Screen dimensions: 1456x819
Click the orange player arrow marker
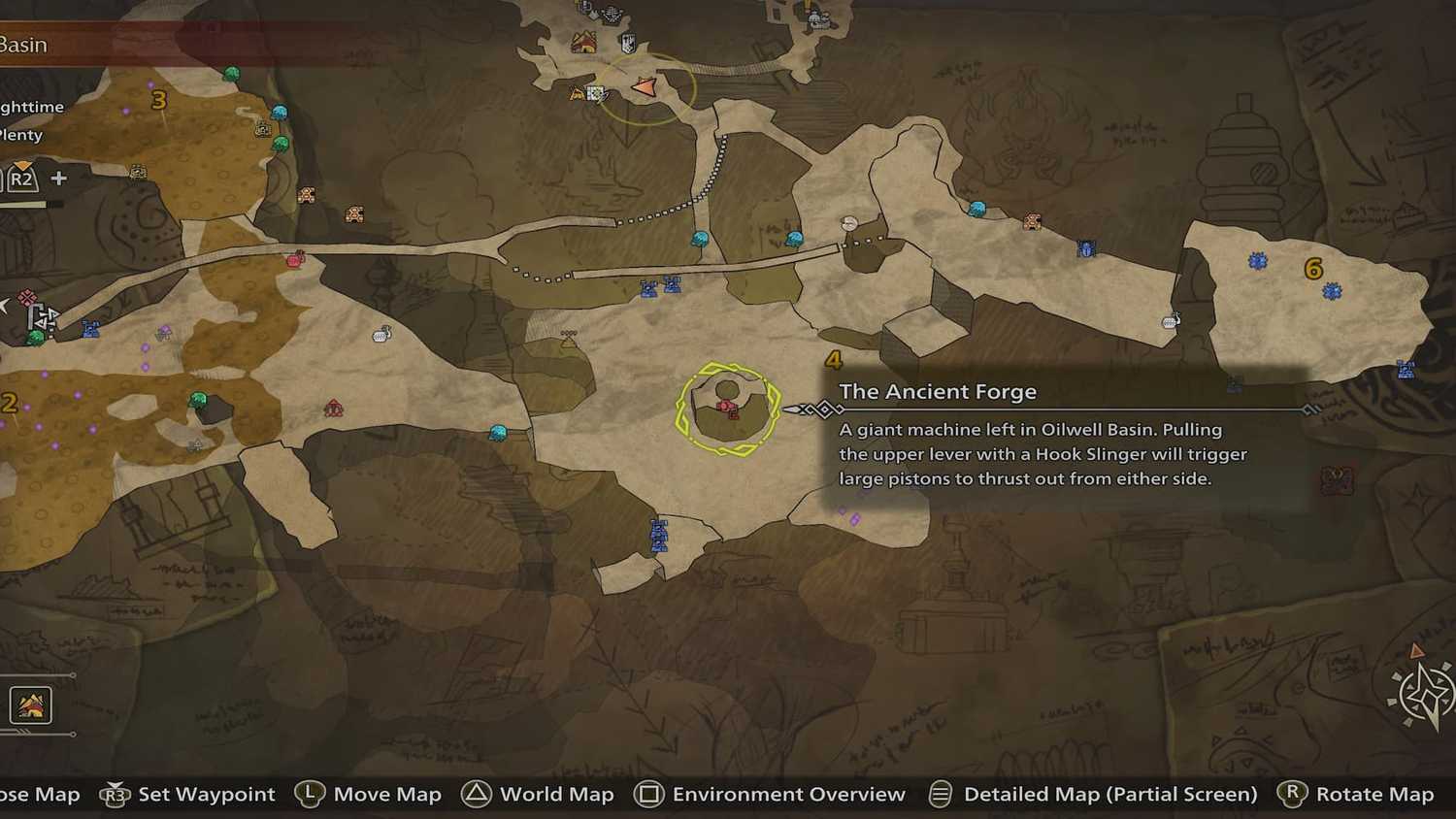click(x=644, y=88)
